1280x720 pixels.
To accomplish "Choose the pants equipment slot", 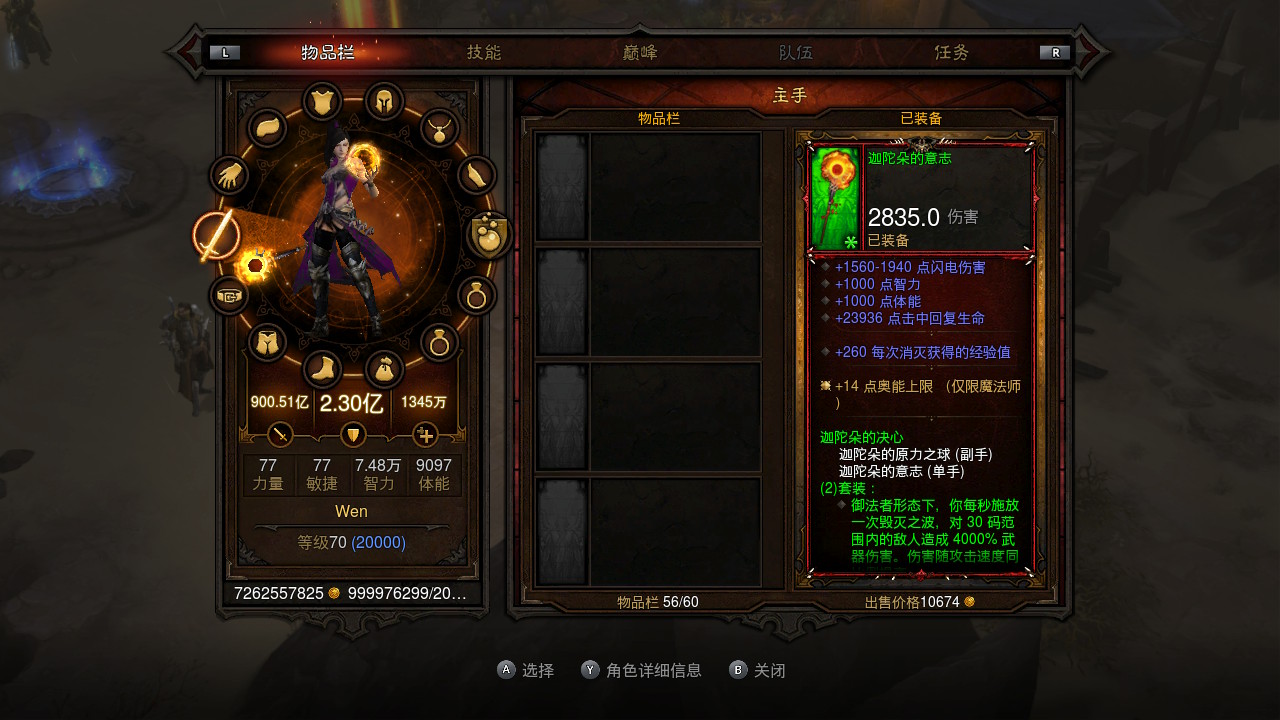I will [267, 343].
